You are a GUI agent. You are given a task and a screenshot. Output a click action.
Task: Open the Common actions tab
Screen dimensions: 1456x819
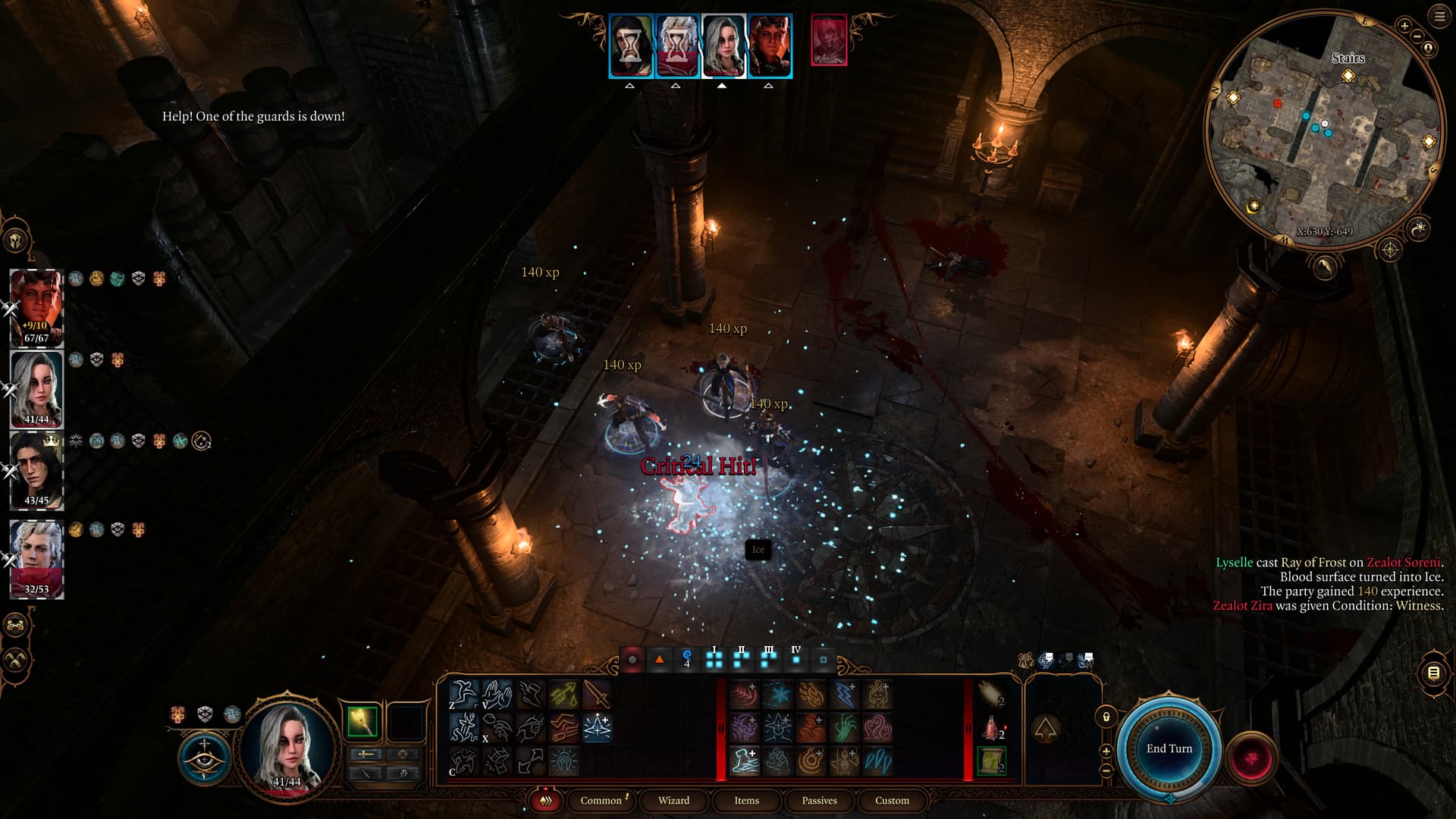[601, 801]
